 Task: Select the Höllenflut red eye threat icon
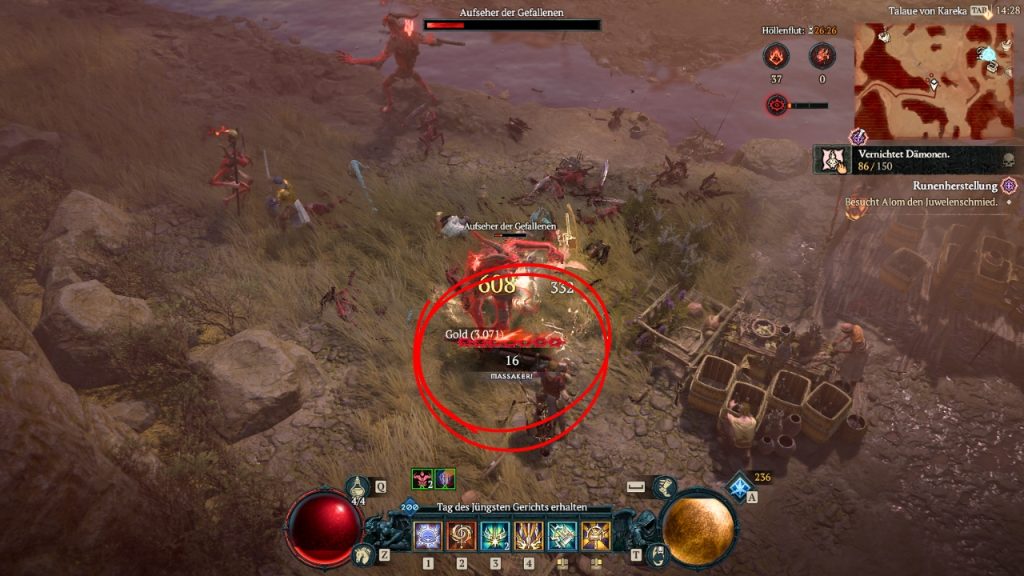(x=777, y=104)
